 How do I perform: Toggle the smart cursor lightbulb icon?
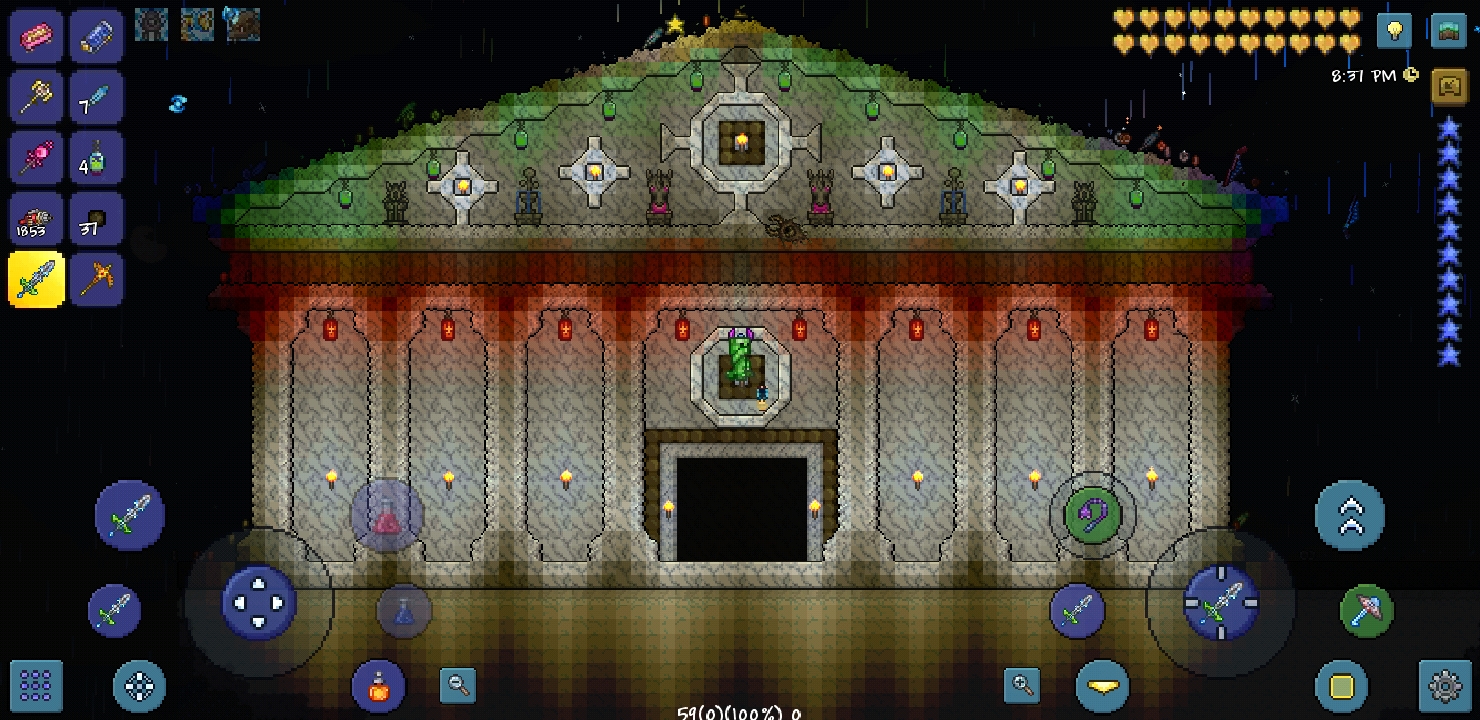(1394, 31)
